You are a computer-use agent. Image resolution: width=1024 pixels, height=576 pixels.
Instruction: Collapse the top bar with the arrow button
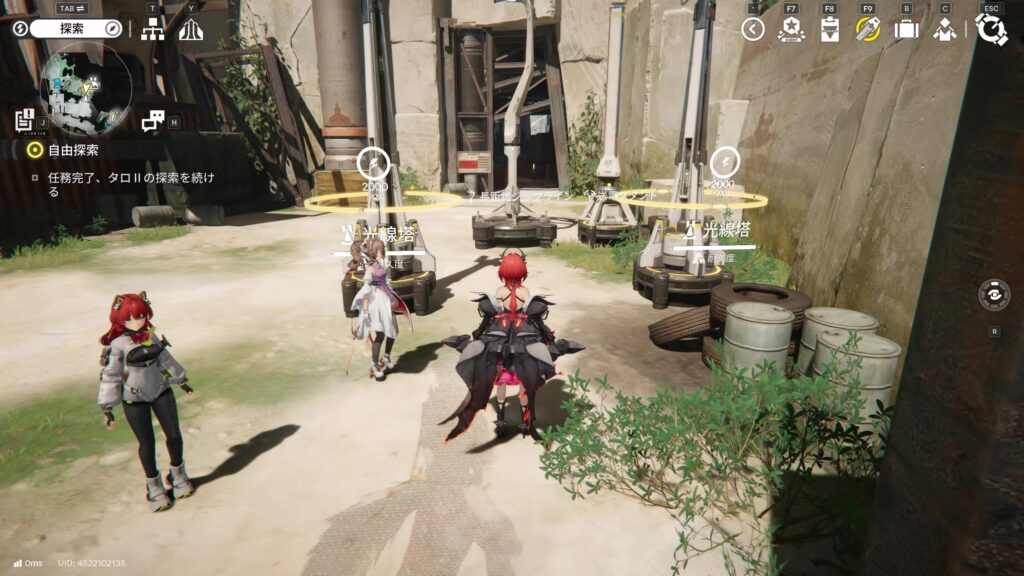point(753,29)
